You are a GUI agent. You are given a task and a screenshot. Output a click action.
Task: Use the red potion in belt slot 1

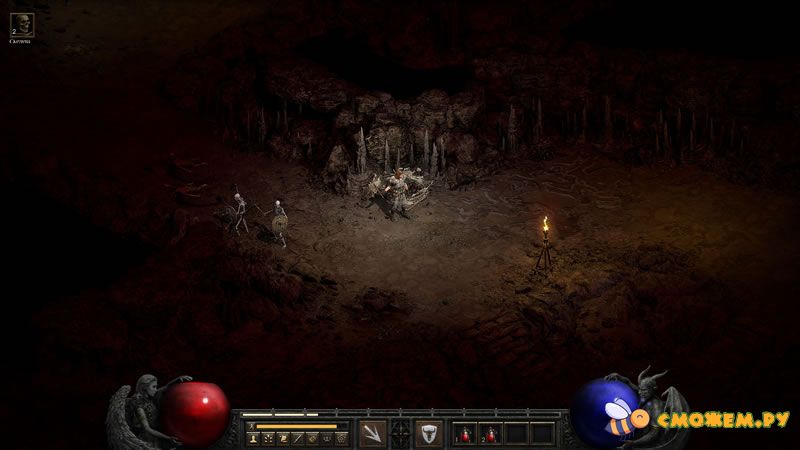(x=466, y=433)
